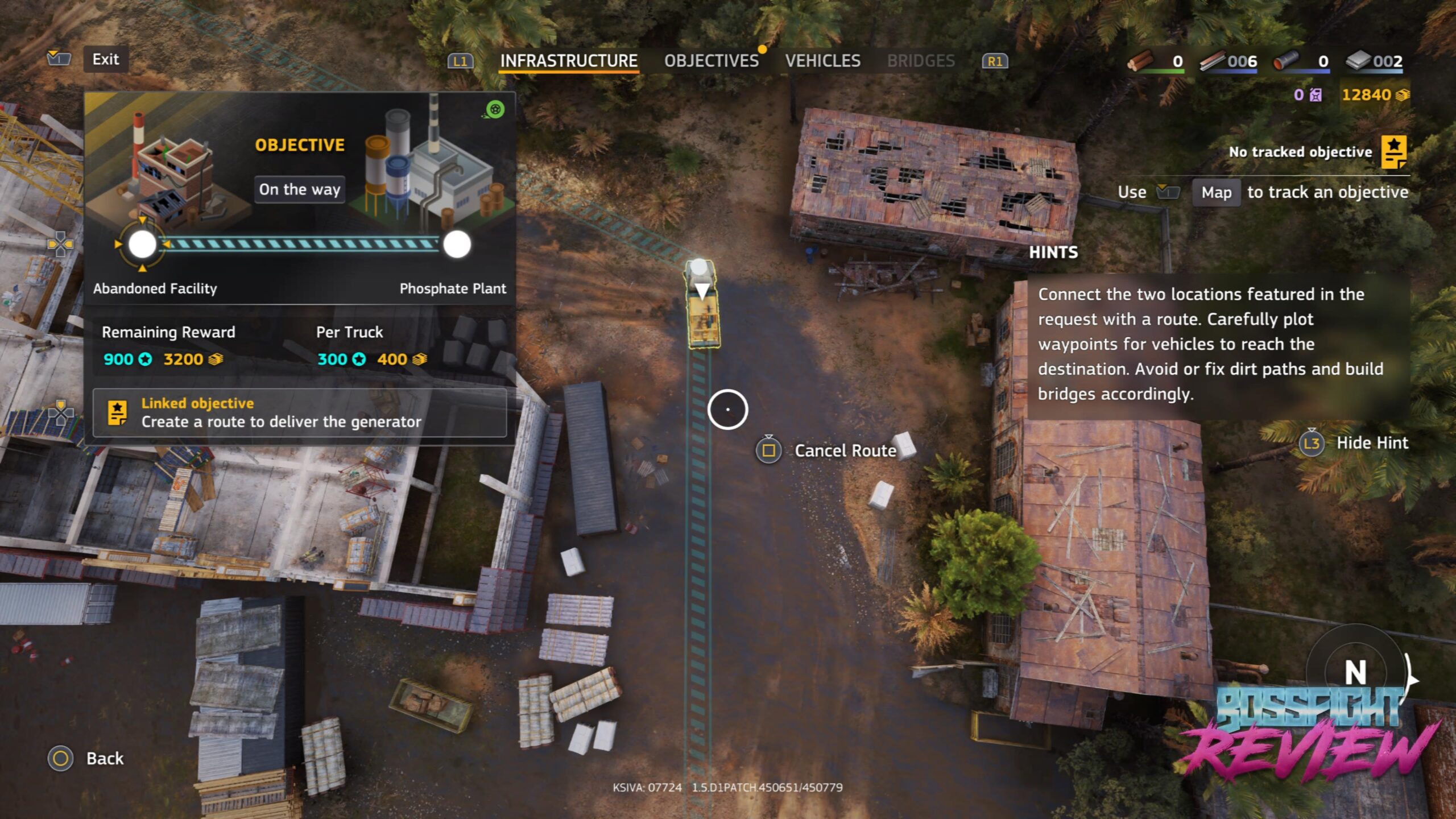Select the greyed-out Bridges tab
Screen dimensions: 1456x819
921,61
